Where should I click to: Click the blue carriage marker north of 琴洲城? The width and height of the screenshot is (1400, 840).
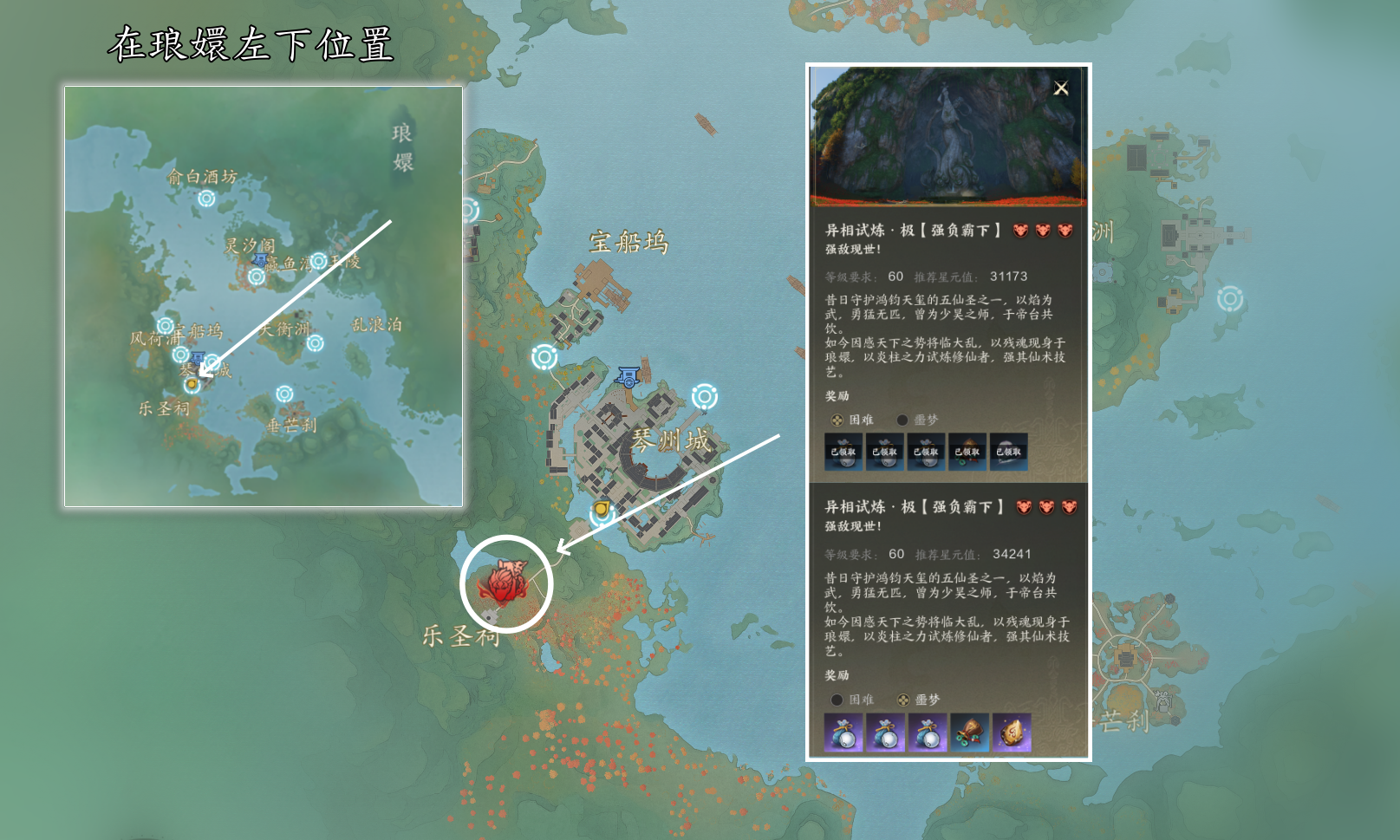pos(628,376)
